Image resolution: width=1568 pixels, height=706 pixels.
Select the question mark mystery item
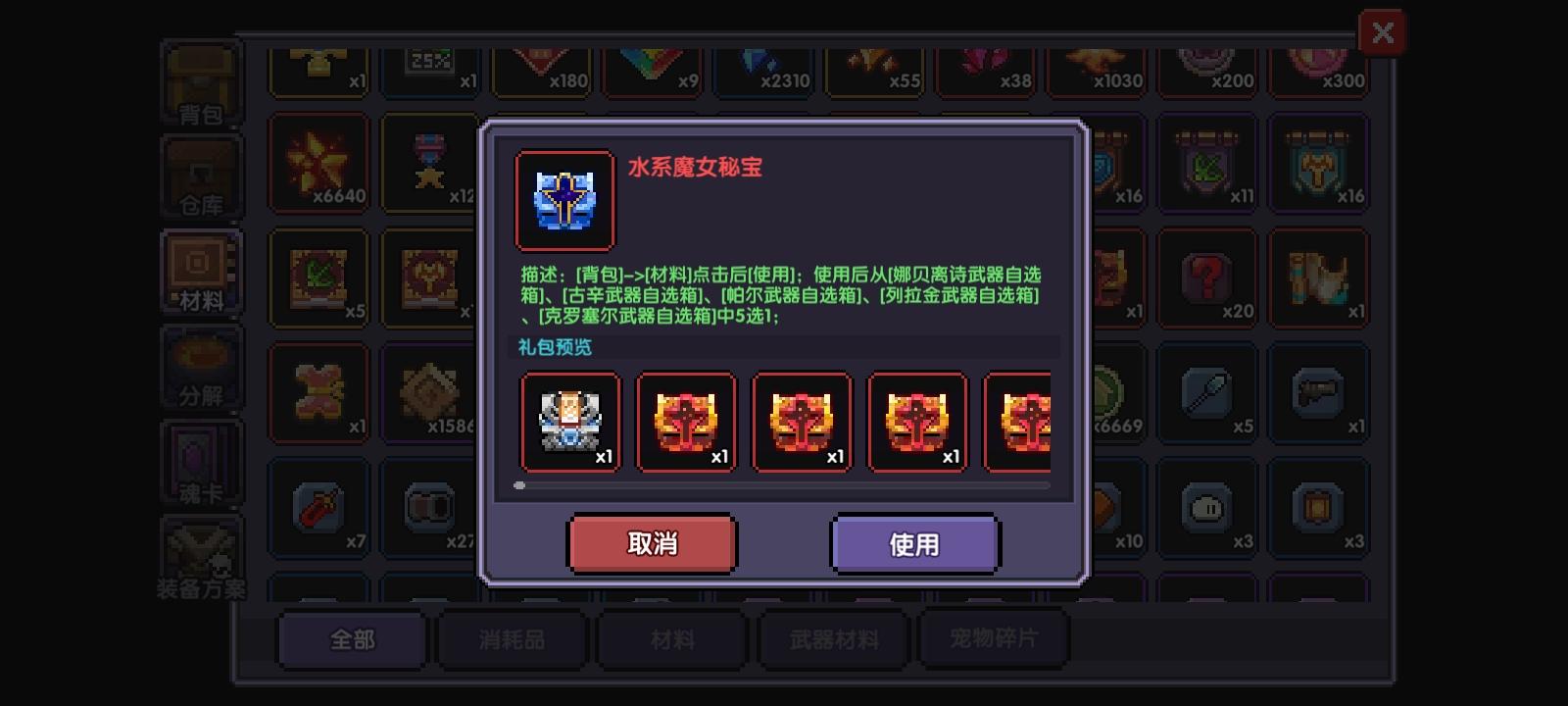pyautogui.click(x=1206, y=279)
